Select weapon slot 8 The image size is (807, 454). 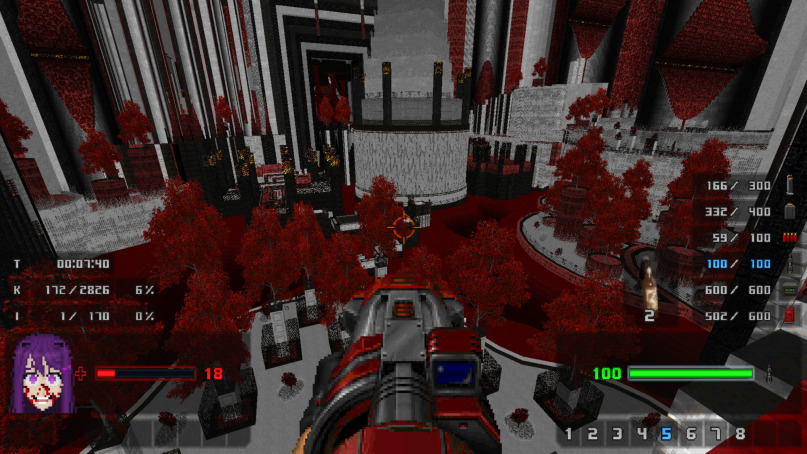[740, 434]
